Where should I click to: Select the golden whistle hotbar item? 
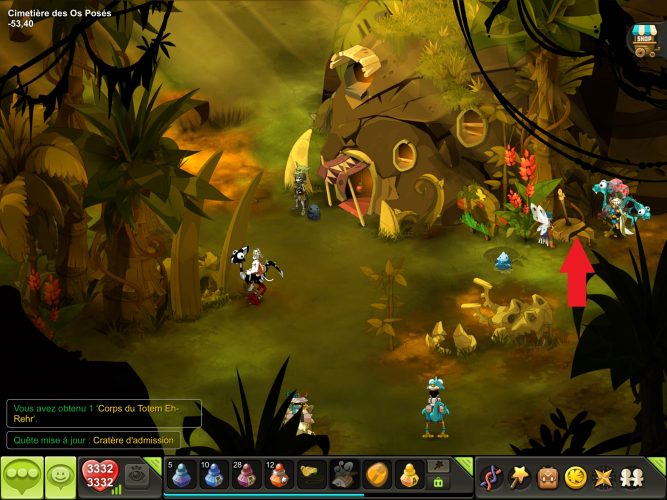(312, 473)
